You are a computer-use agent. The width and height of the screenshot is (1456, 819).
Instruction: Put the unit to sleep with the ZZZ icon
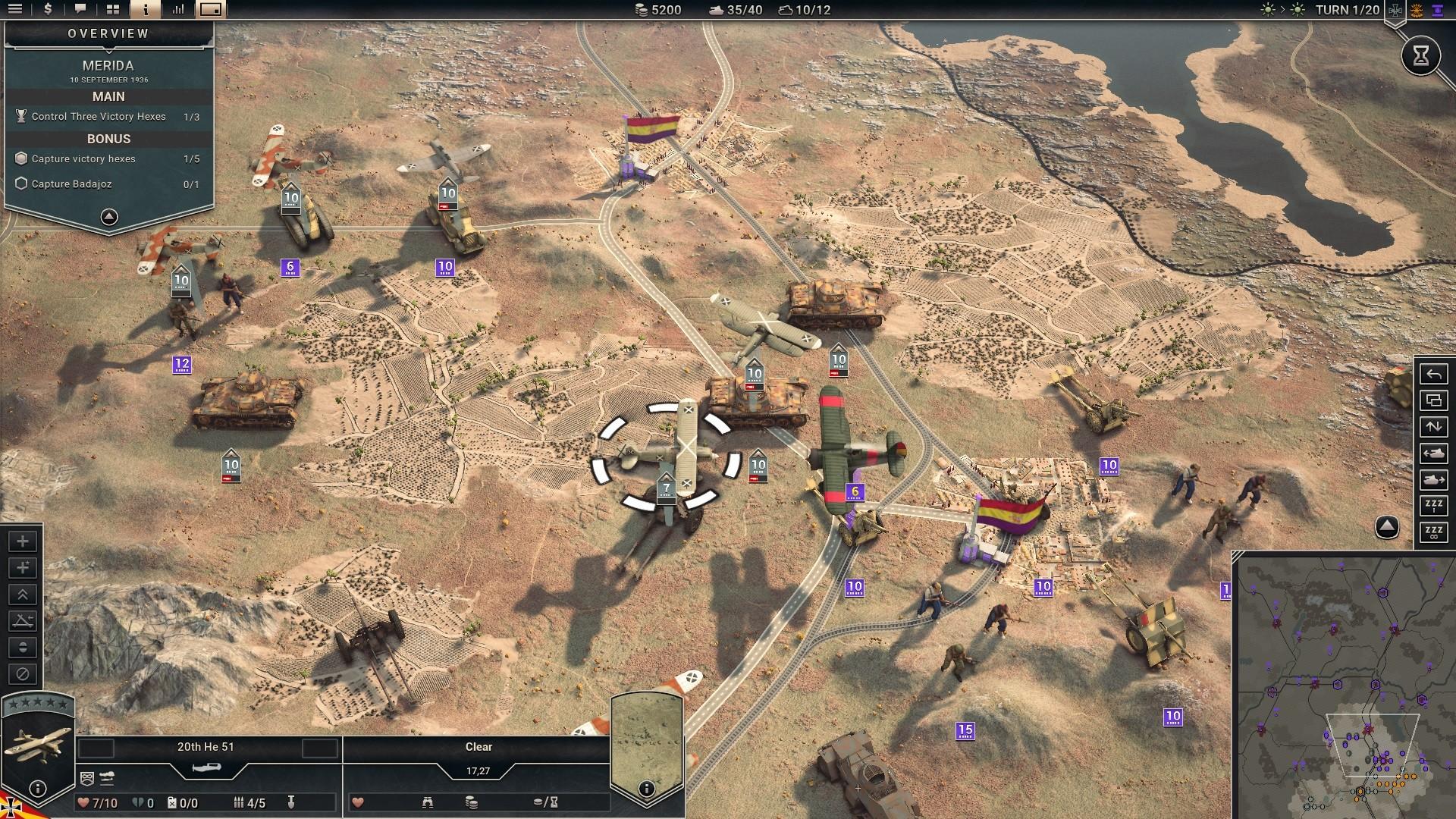click(x=1433, y=506)
